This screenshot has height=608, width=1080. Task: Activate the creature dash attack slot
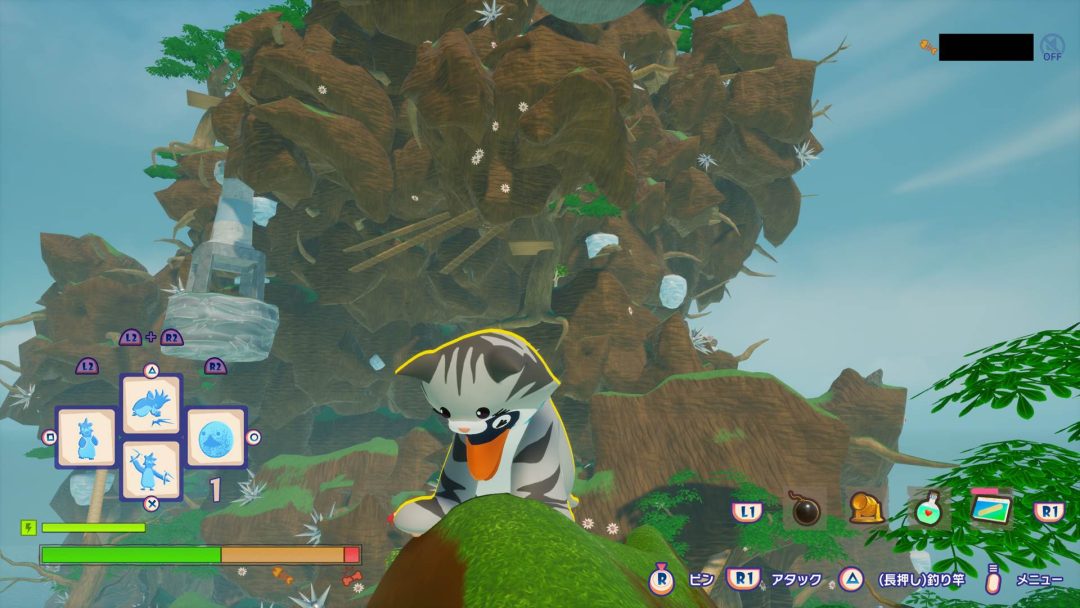click(x=151, y=404)
